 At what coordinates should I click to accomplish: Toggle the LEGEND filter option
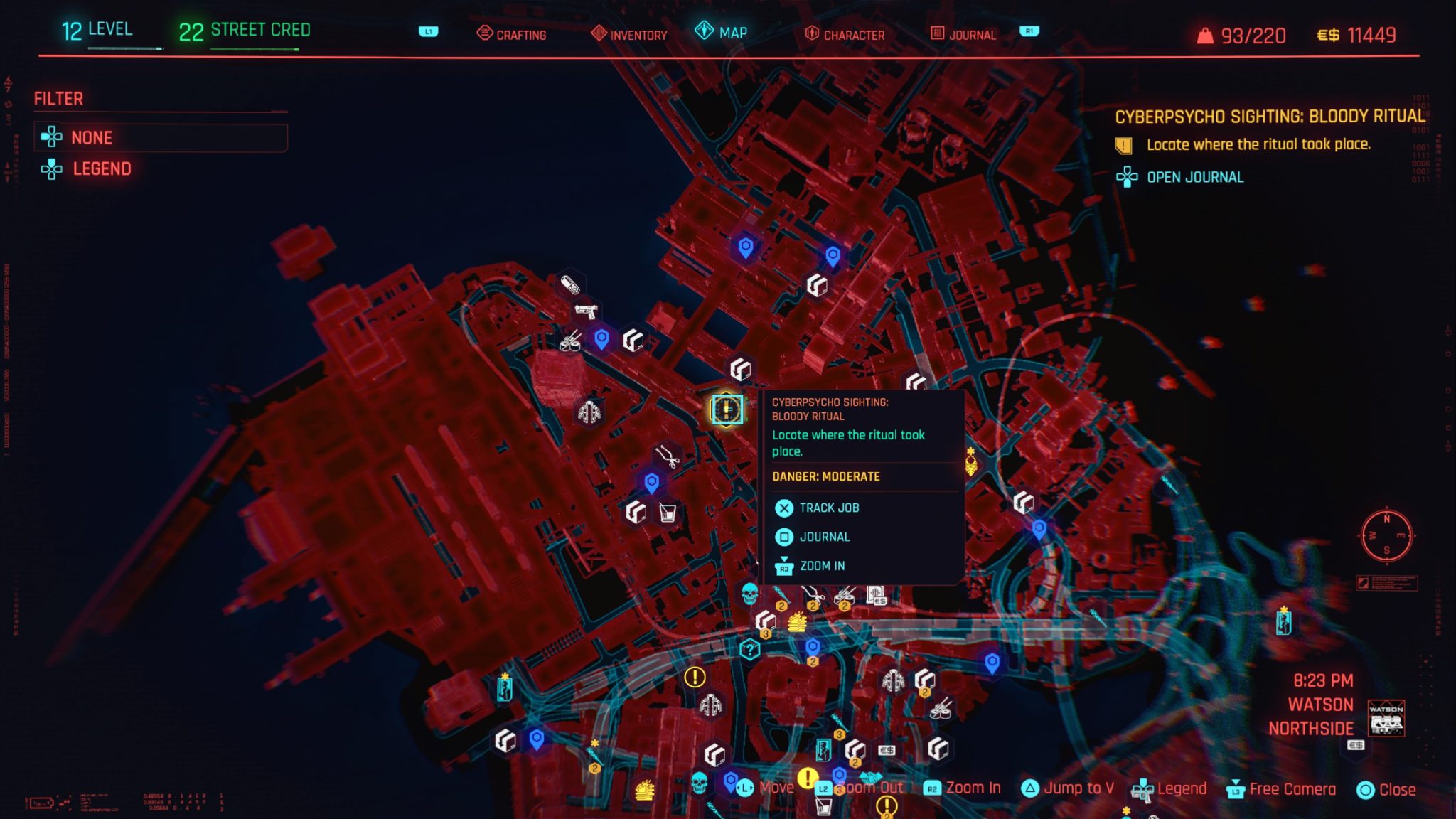coord(102,169)
